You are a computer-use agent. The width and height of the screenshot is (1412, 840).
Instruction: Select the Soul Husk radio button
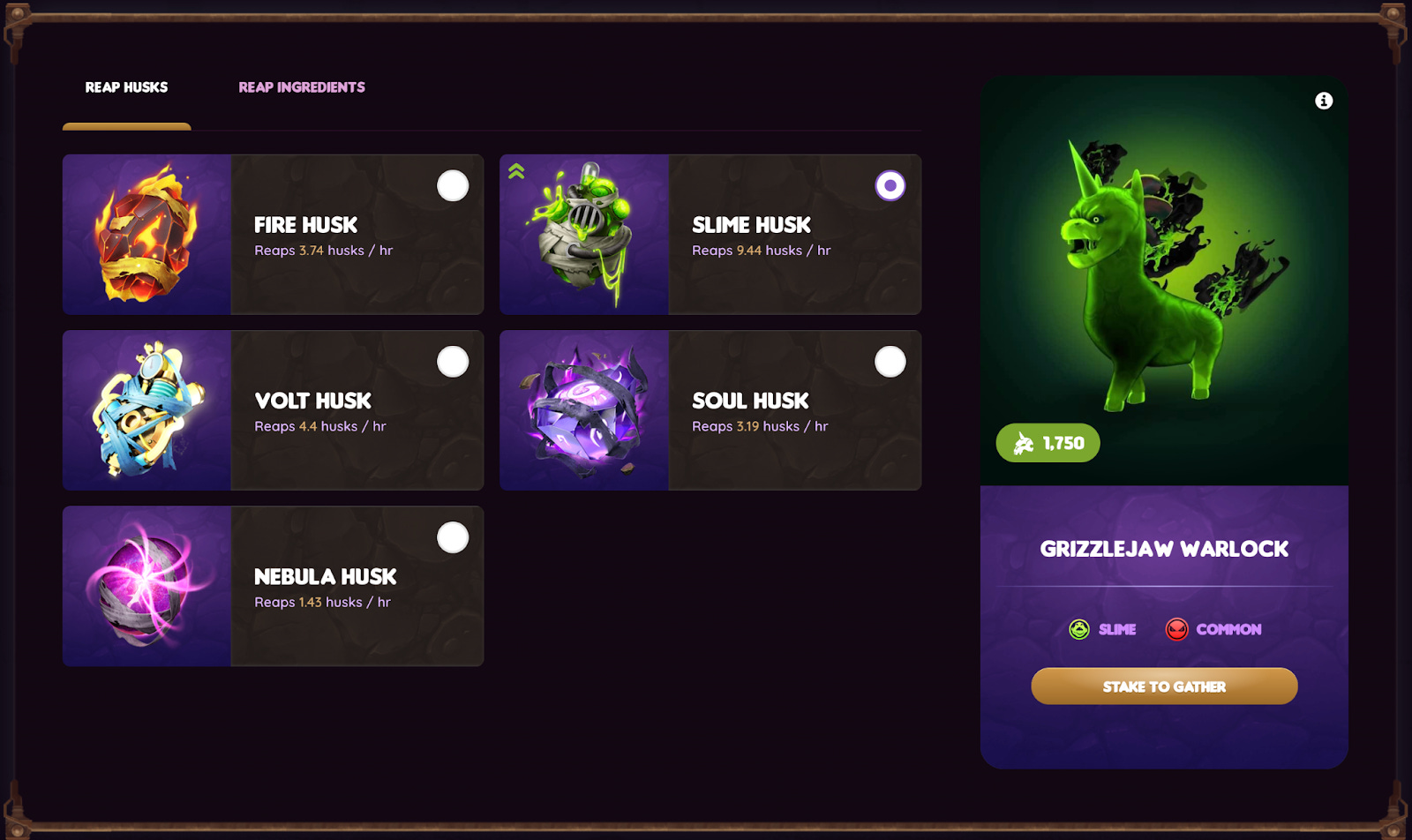(x=890, y=361)
